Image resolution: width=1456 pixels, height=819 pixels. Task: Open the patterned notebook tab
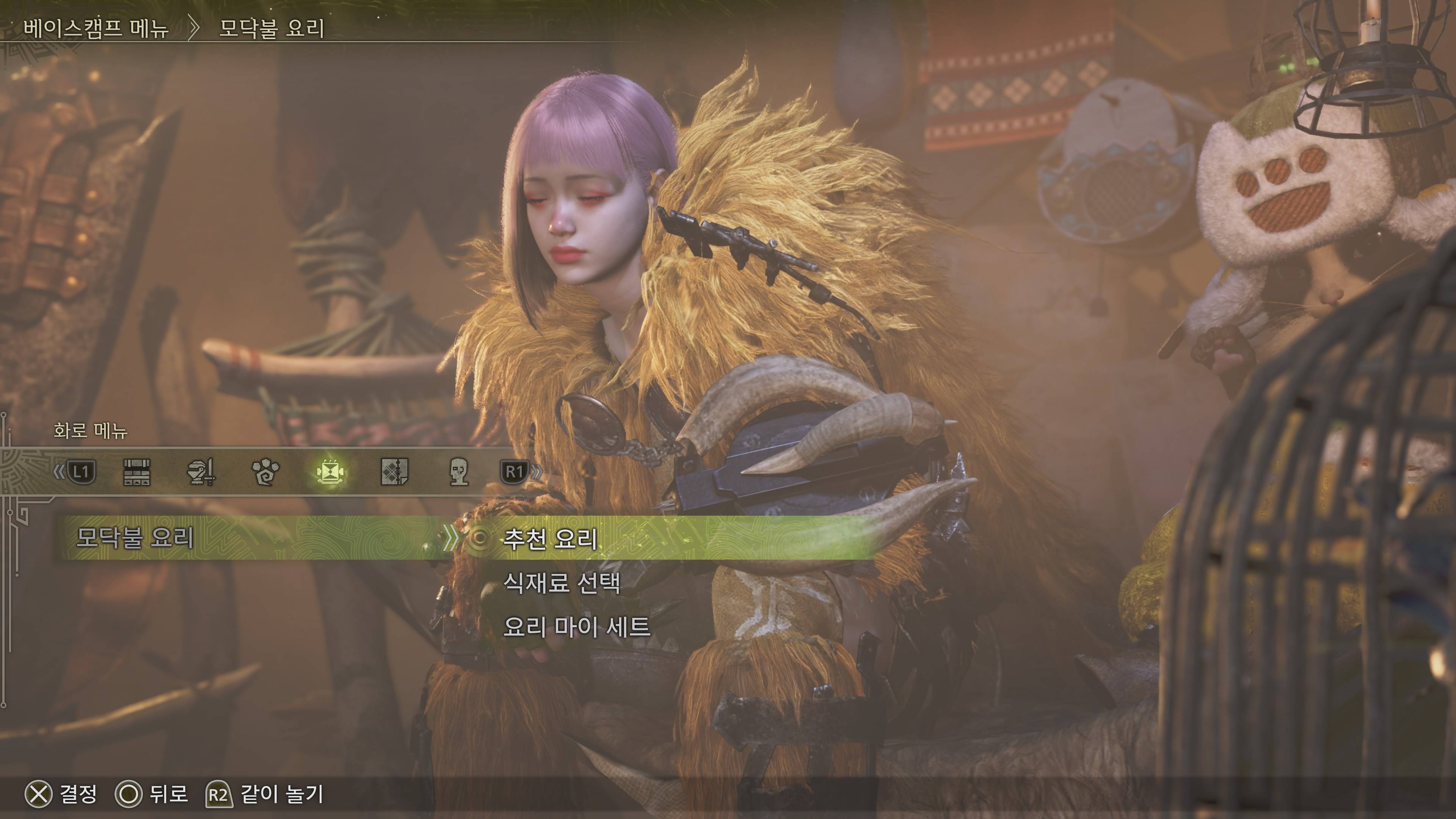[394, 471]
